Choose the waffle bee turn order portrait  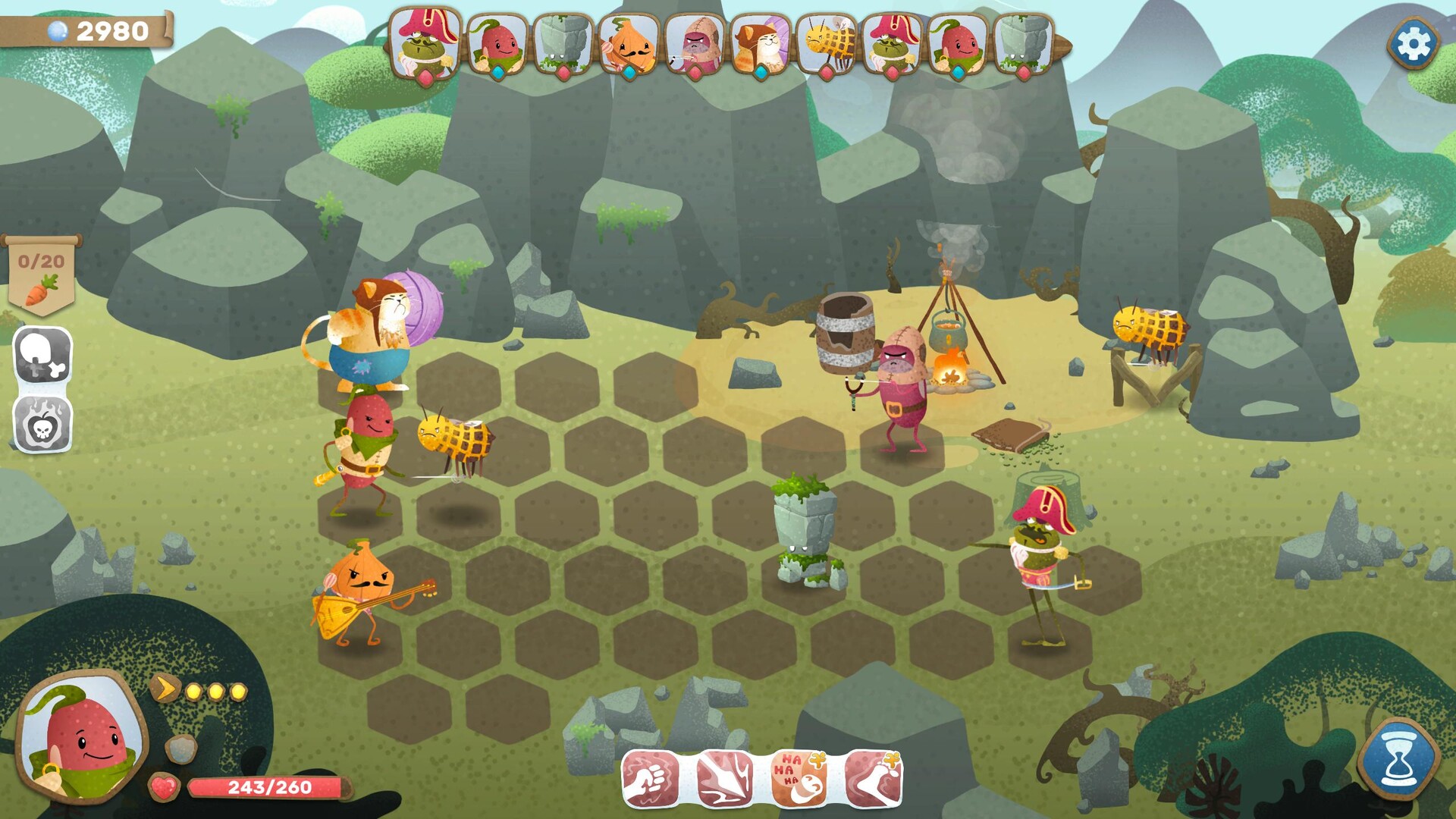[827, 44]
